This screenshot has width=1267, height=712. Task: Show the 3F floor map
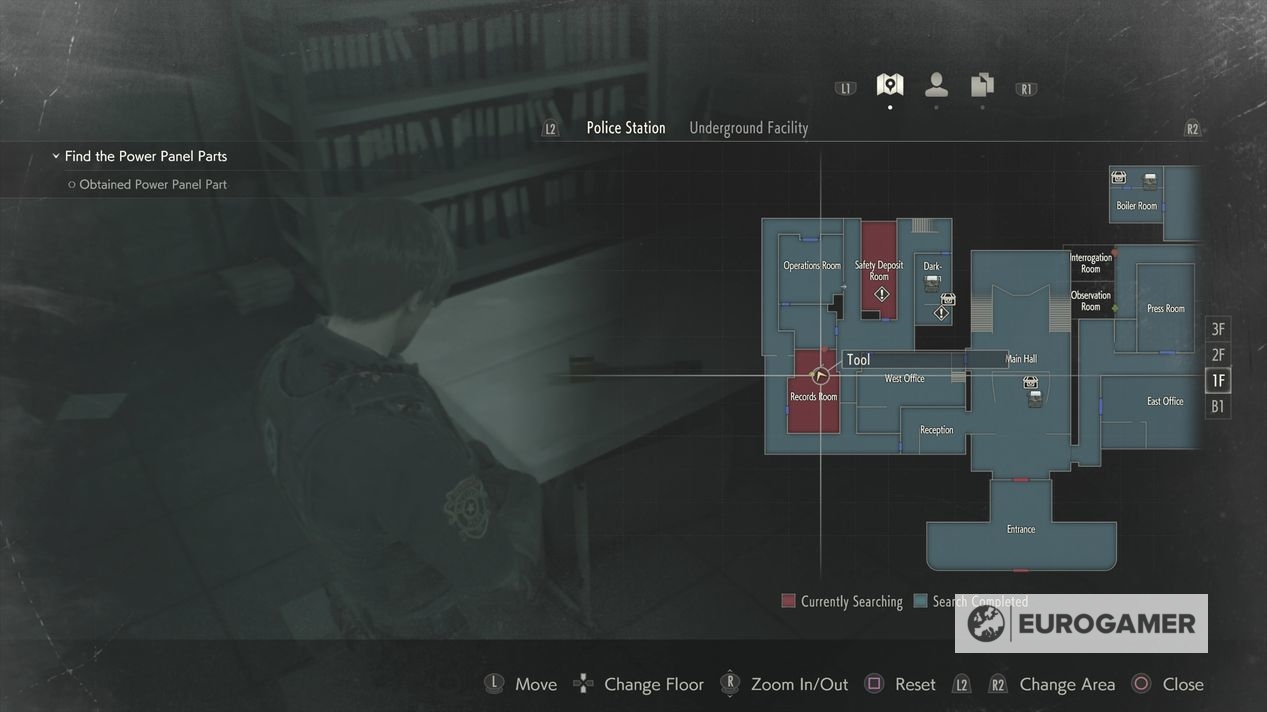tap(1217, 329)
